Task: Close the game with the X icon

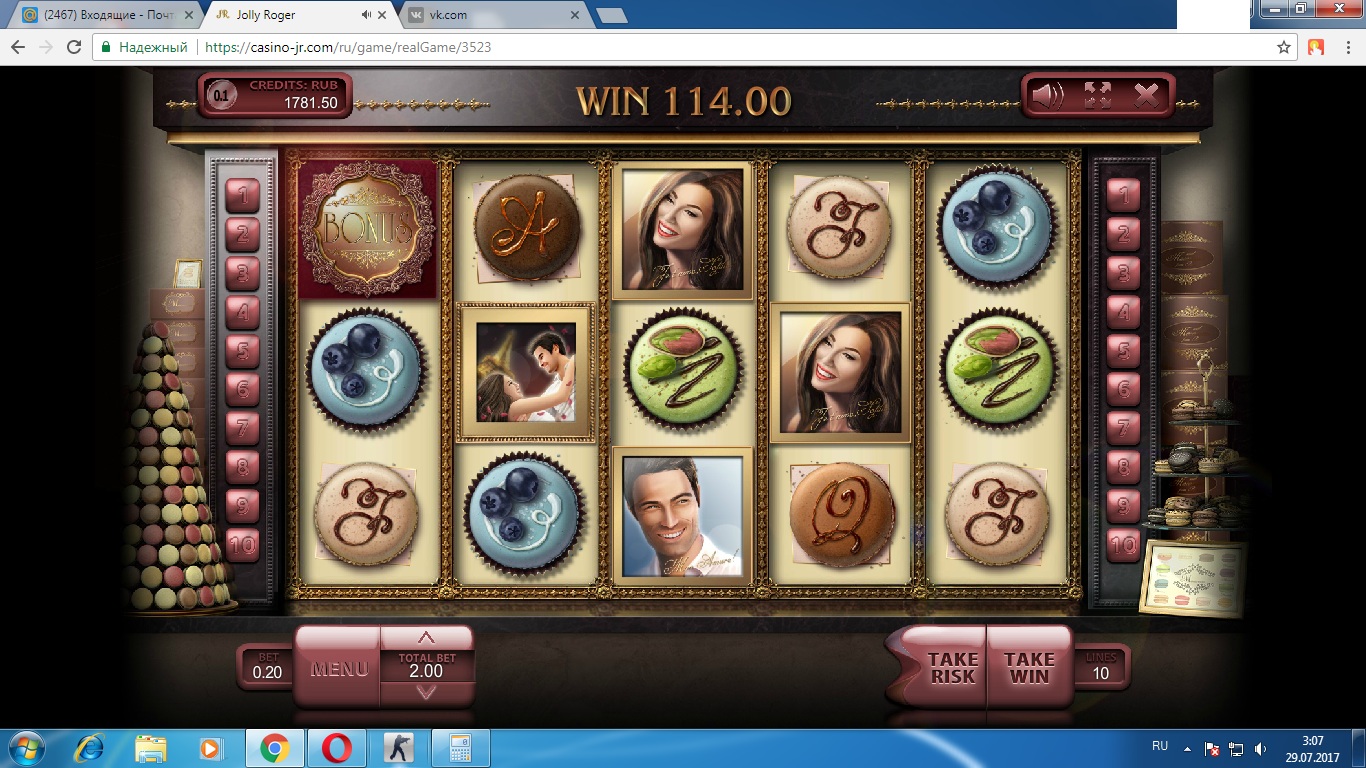Action: [x=1146, y=96]
